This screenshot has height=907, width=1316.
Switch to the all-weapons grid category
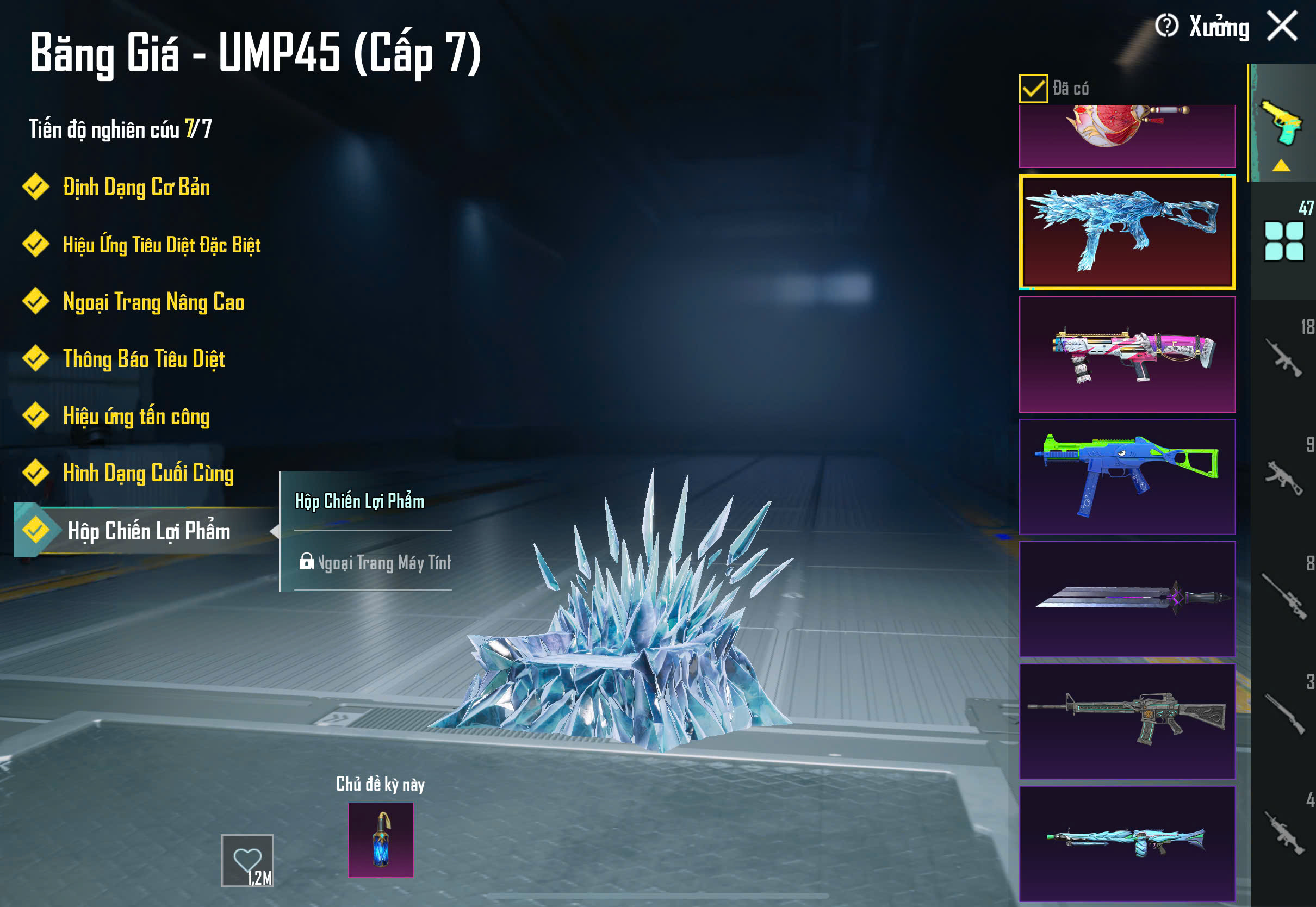pyautogui.click(x=1283, y=241)
